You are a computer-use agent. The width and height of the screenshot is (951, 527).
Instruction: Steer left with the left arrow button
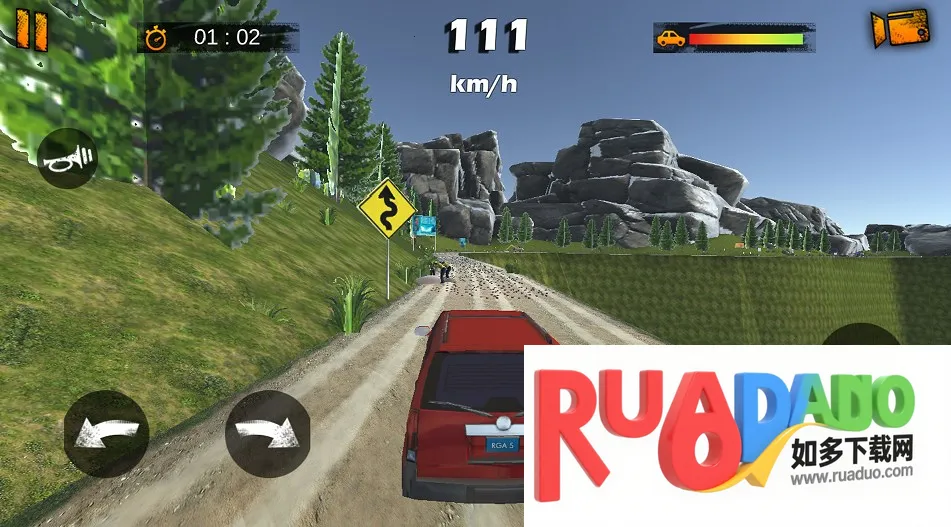pyautogui.click(x=106, y=434)
